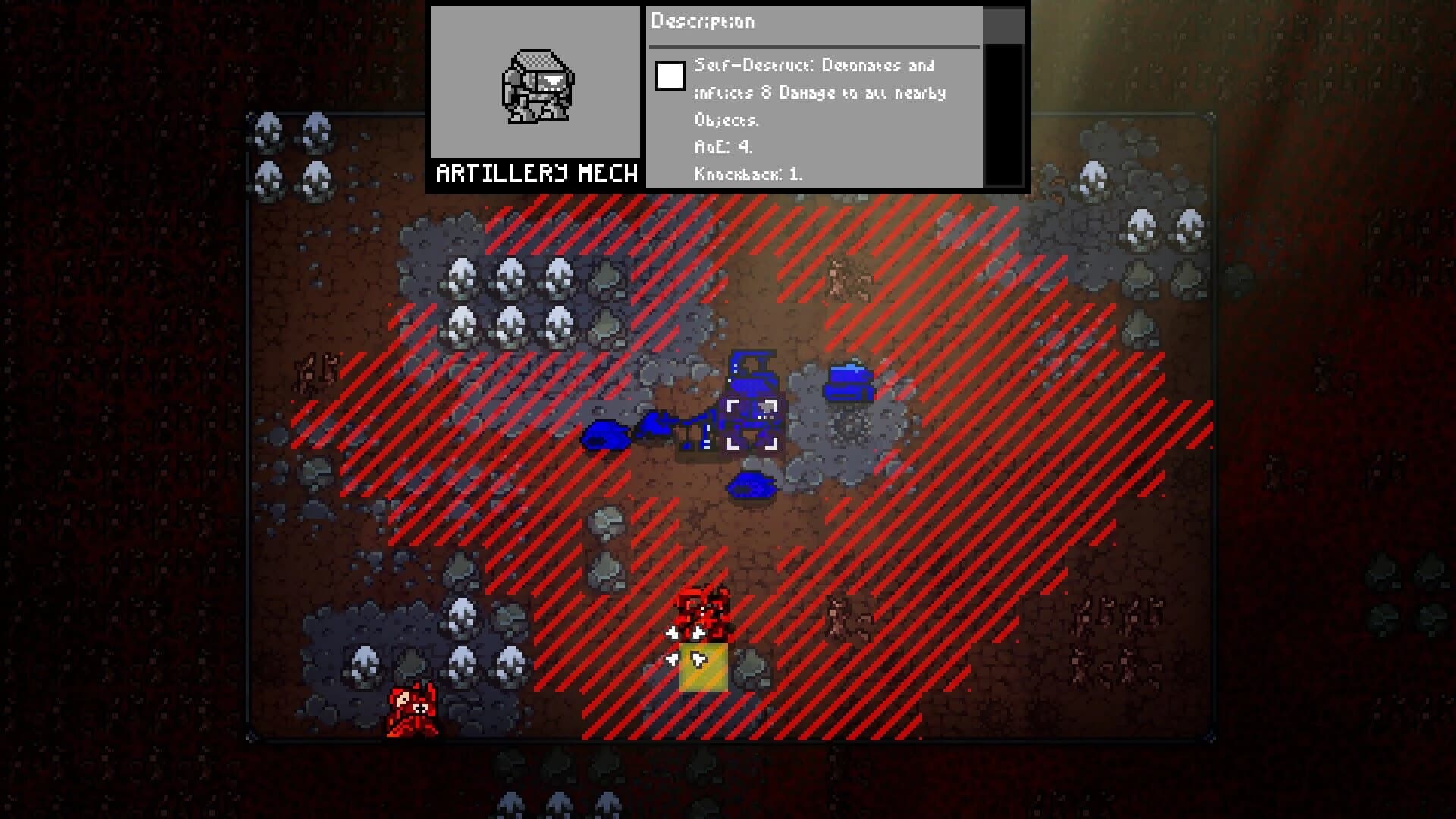The height and width of the screenshot is (819, 1456).
Task: Click the Description panel header
Action: click(701, 22)
